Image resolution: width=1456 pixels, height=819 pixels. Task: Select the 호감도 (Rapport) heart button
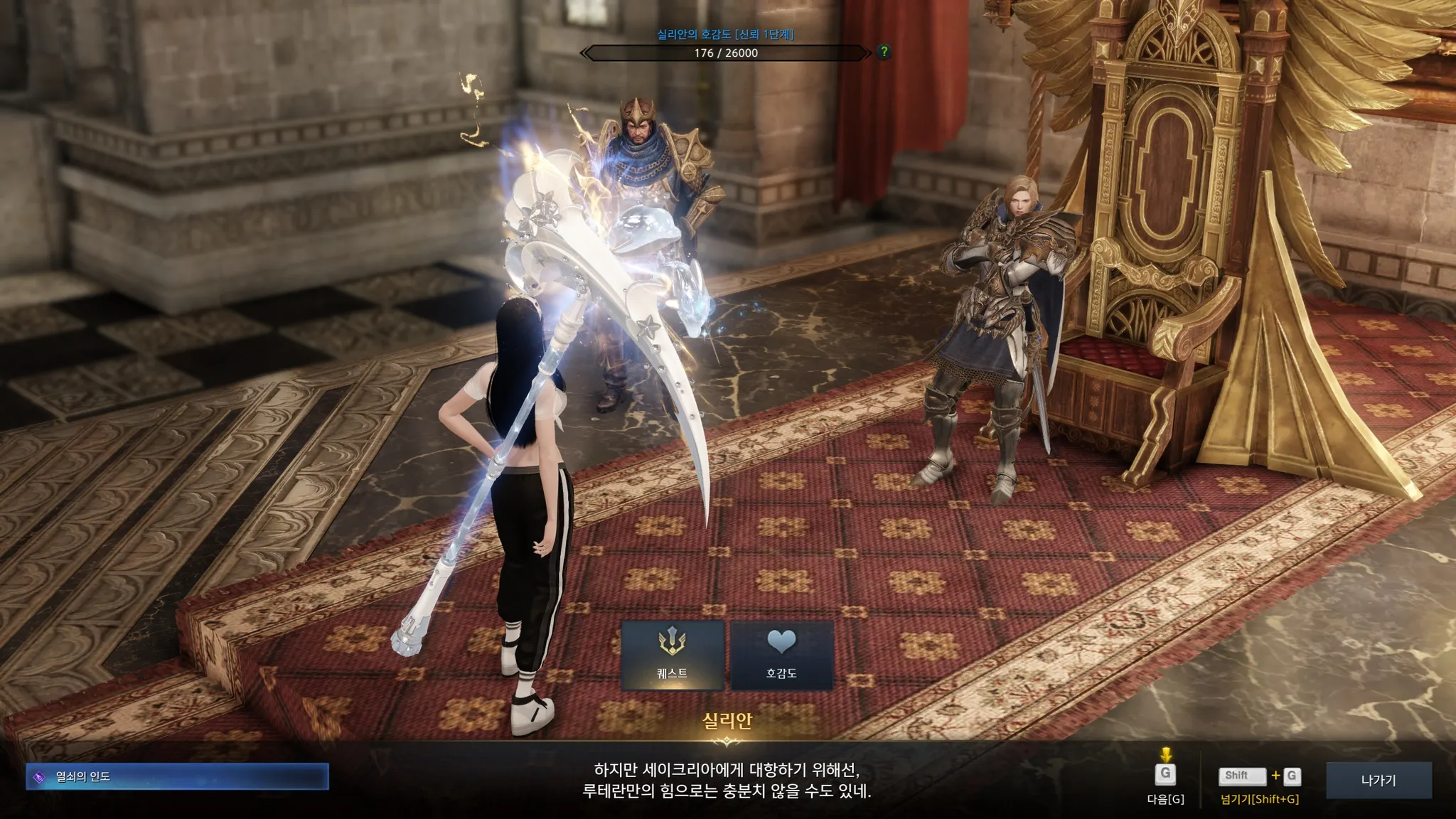click(781, 655)
